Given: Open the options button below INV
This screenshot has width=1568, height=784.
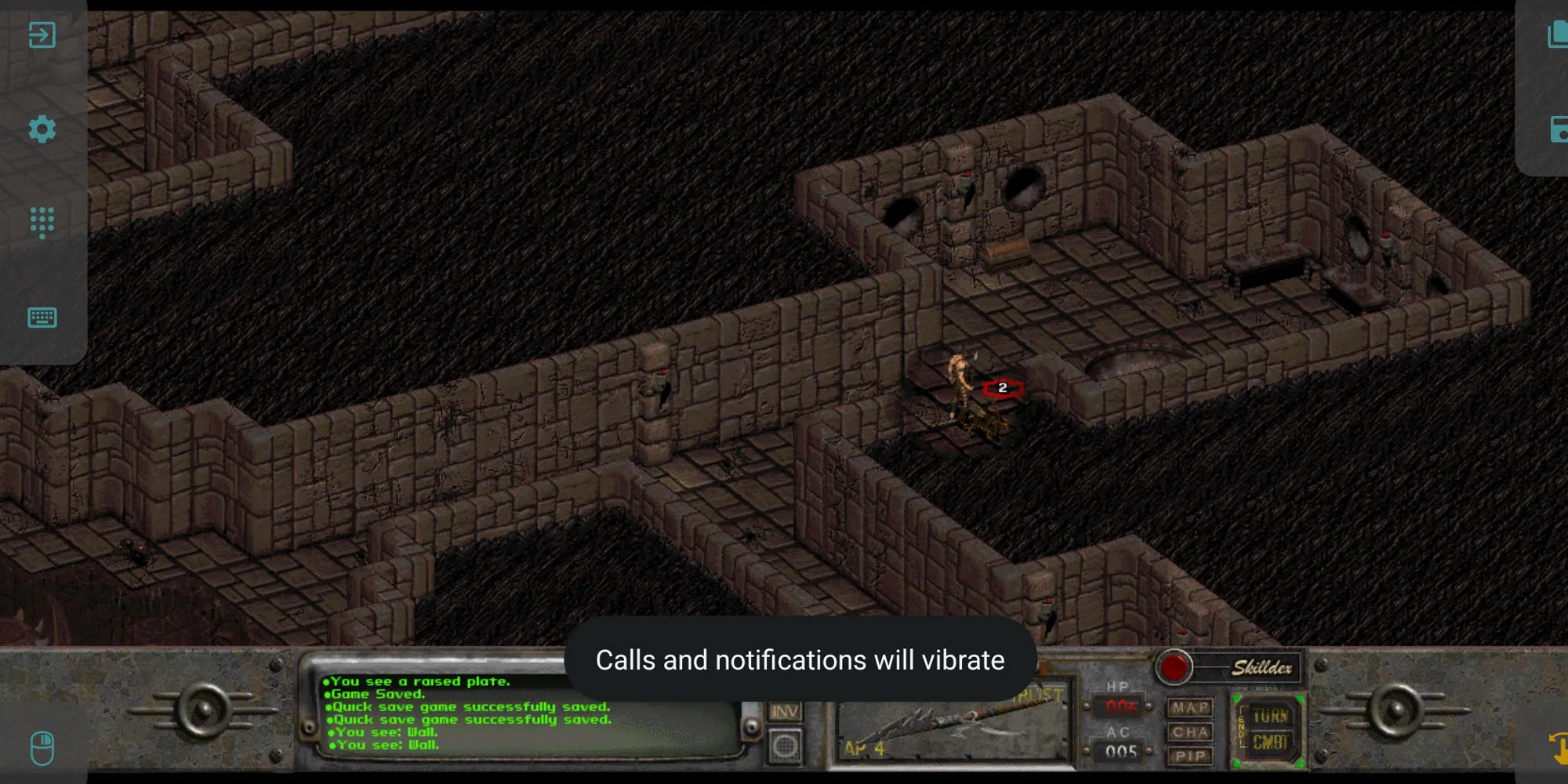Looking at the screenshot, I should coord(784,746).
